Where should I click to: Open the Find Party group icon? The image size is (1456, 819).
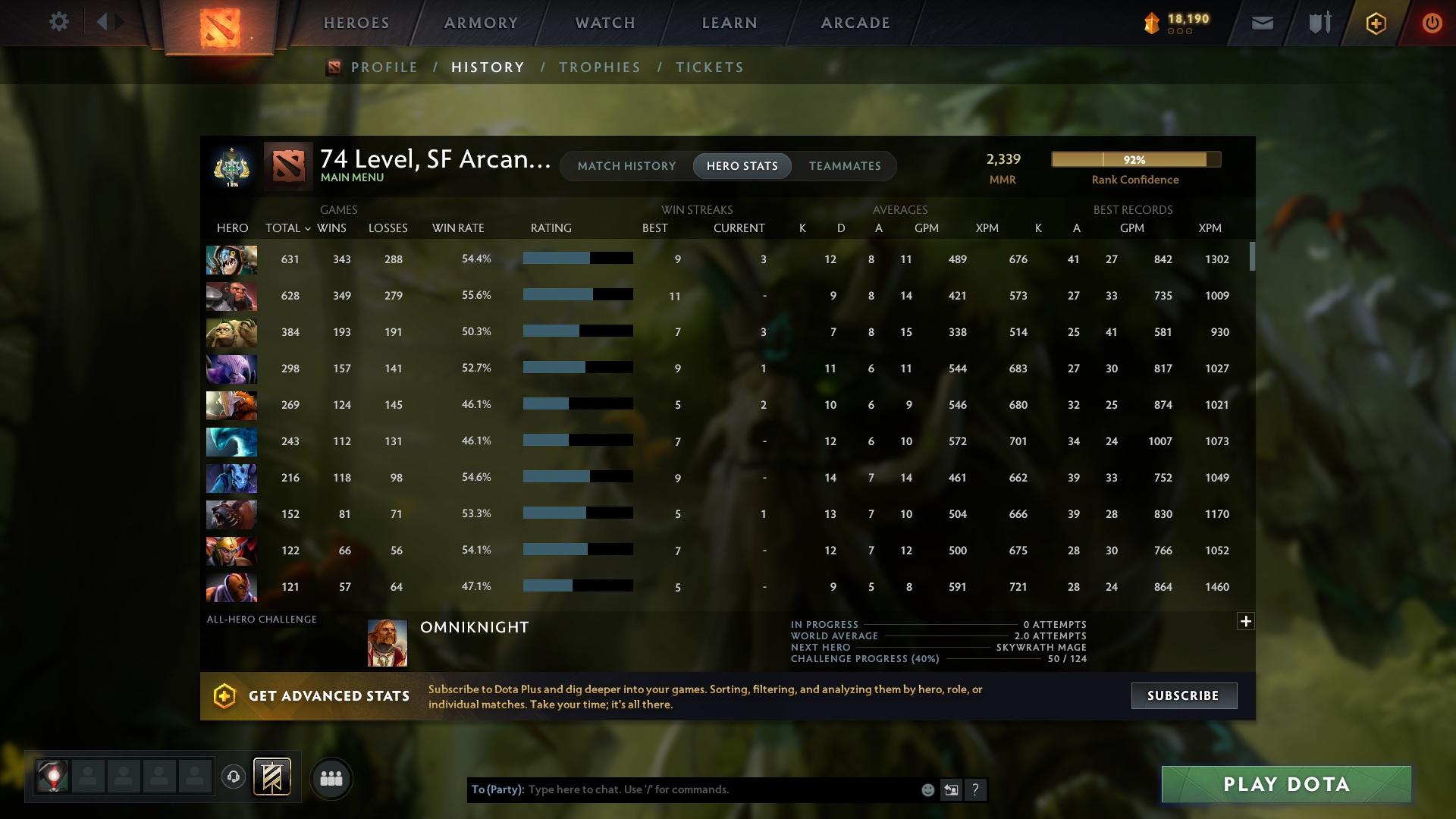[331, 778]
